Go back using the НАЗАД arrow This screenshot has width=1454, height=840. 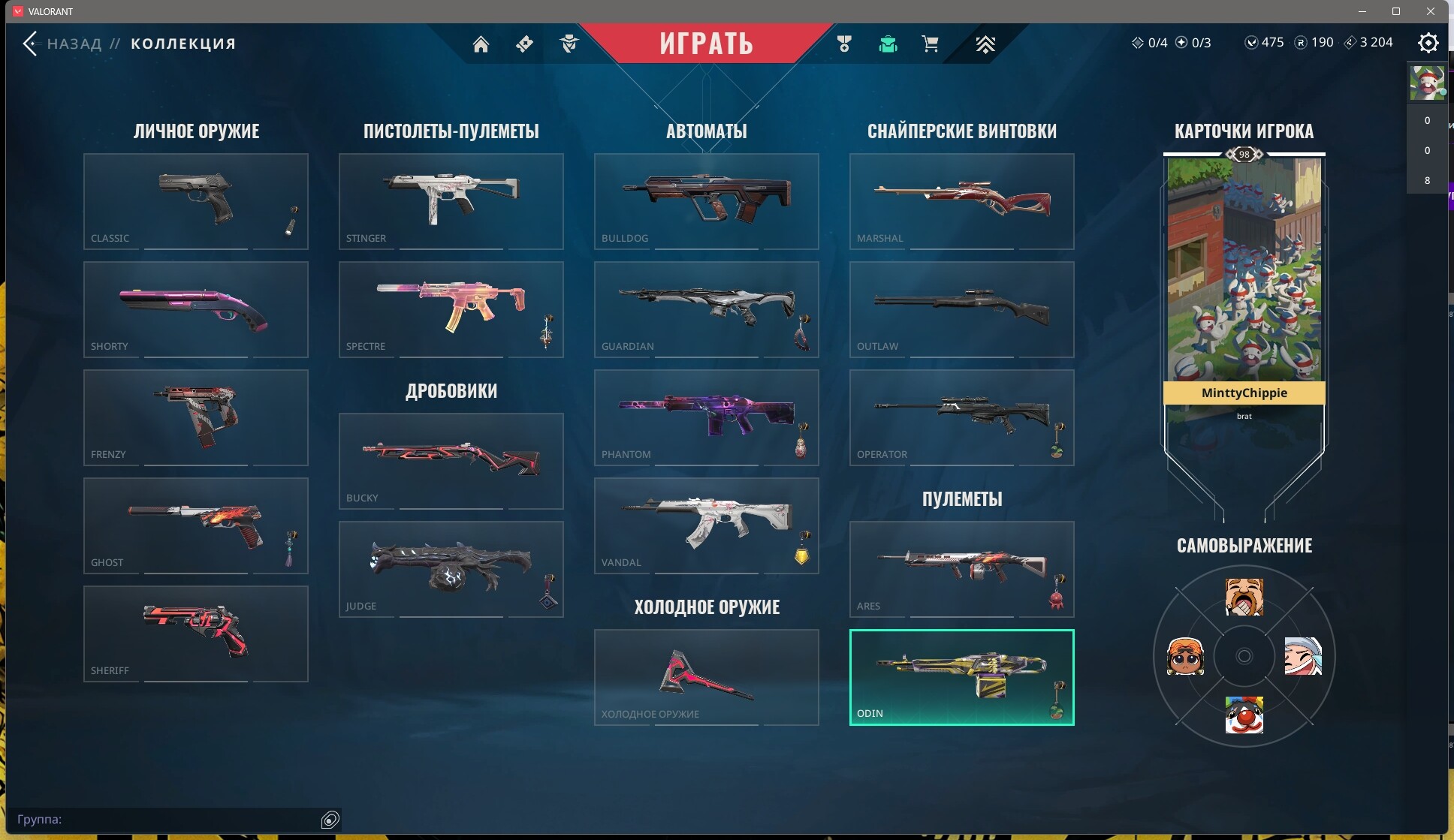pyautogui.click(x=30, y=44)
